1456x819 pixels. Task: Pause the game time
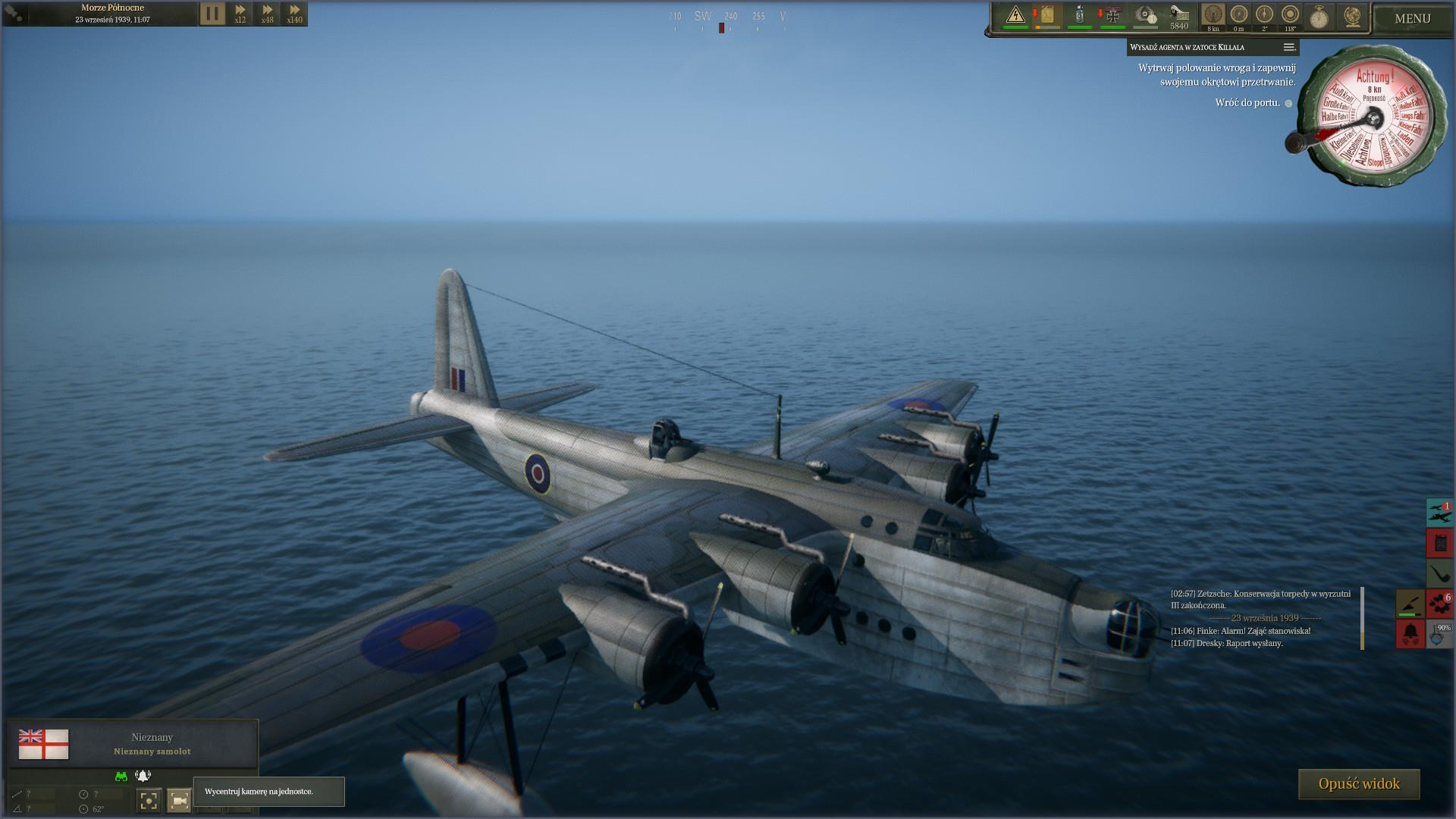[x=212, y=14]
